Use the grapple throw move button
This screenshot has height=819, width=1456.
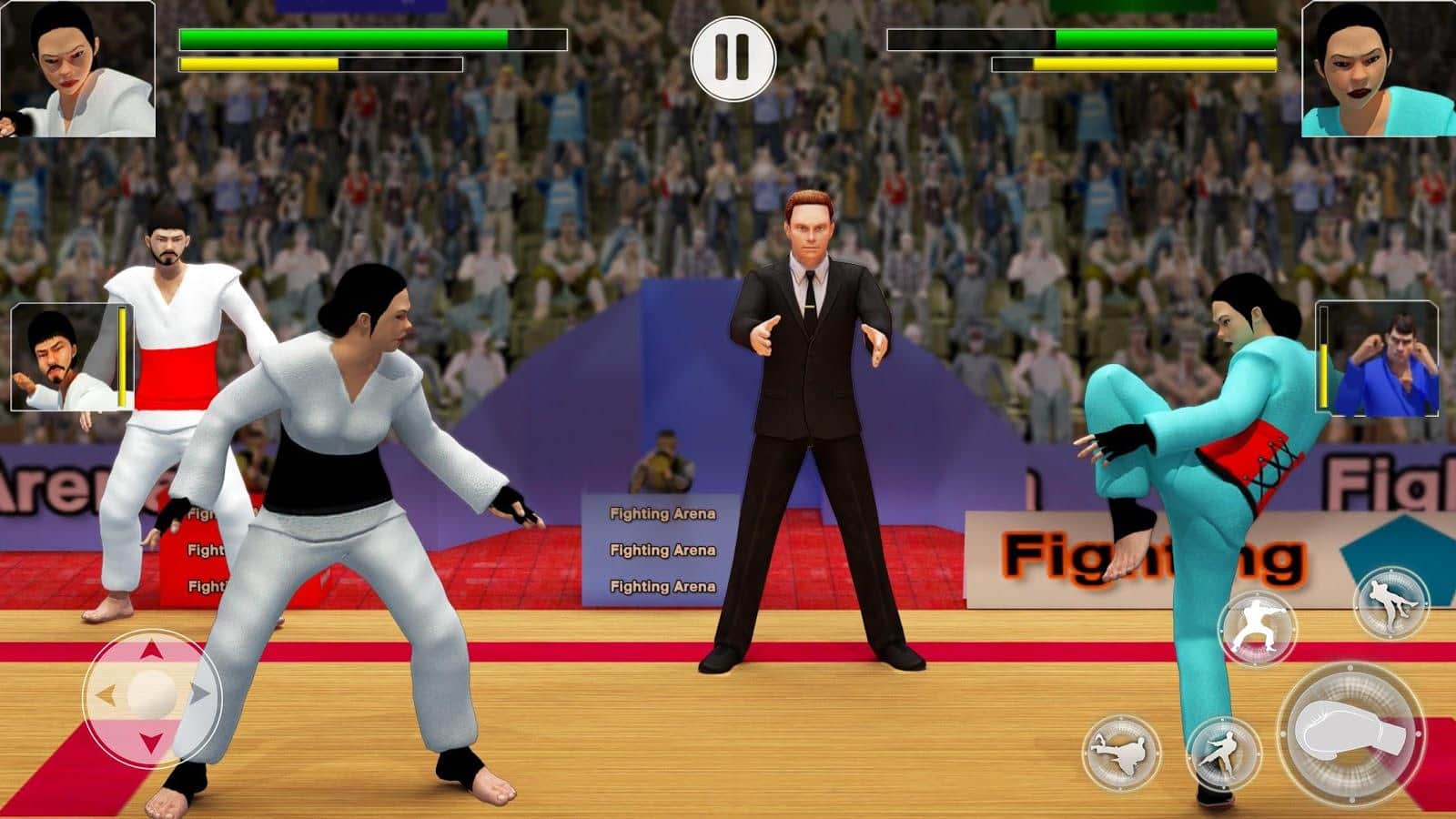coord(1390,603)
